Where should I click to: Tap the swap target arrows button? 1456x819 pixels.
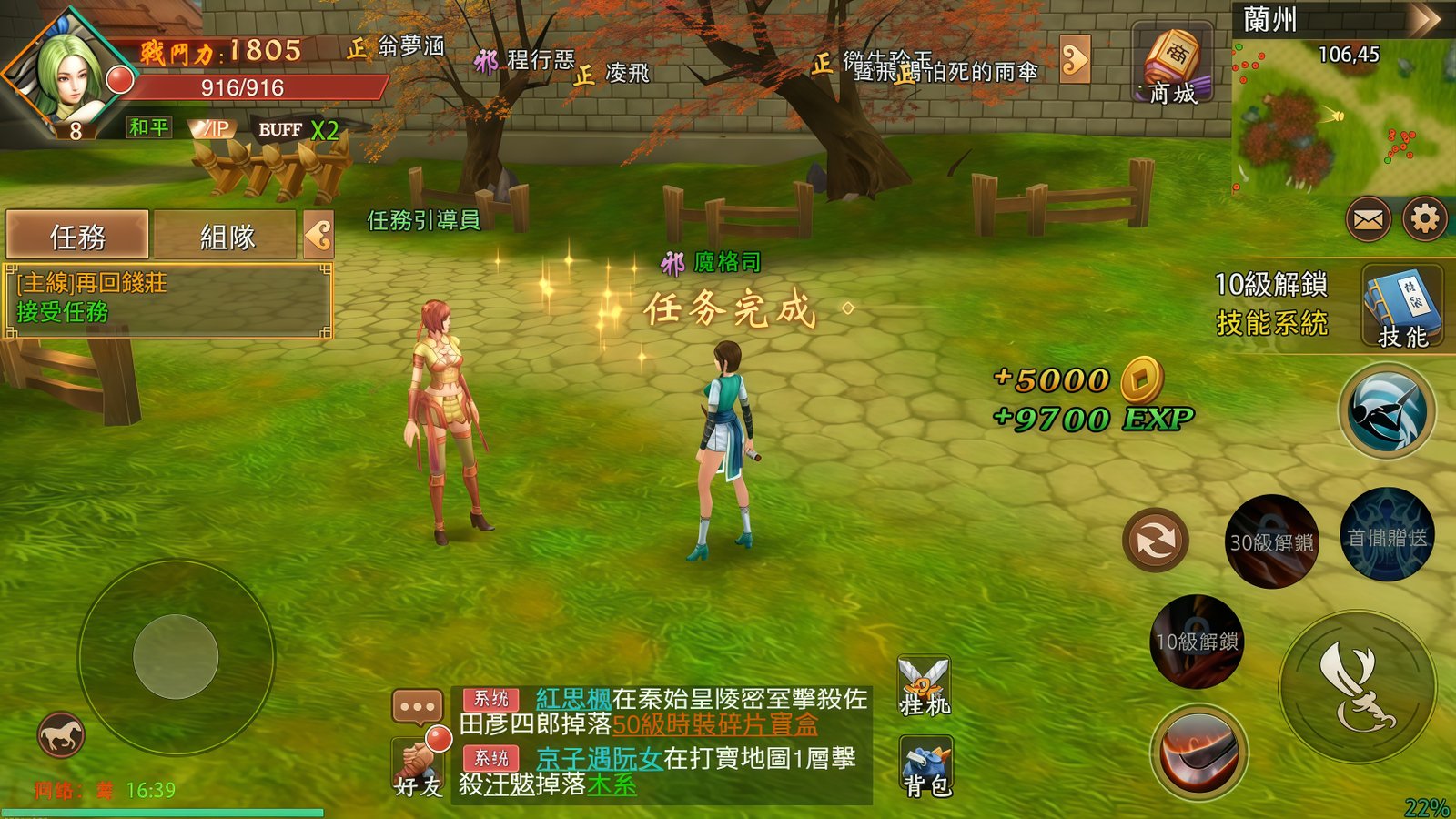[x=1155, y=540]
